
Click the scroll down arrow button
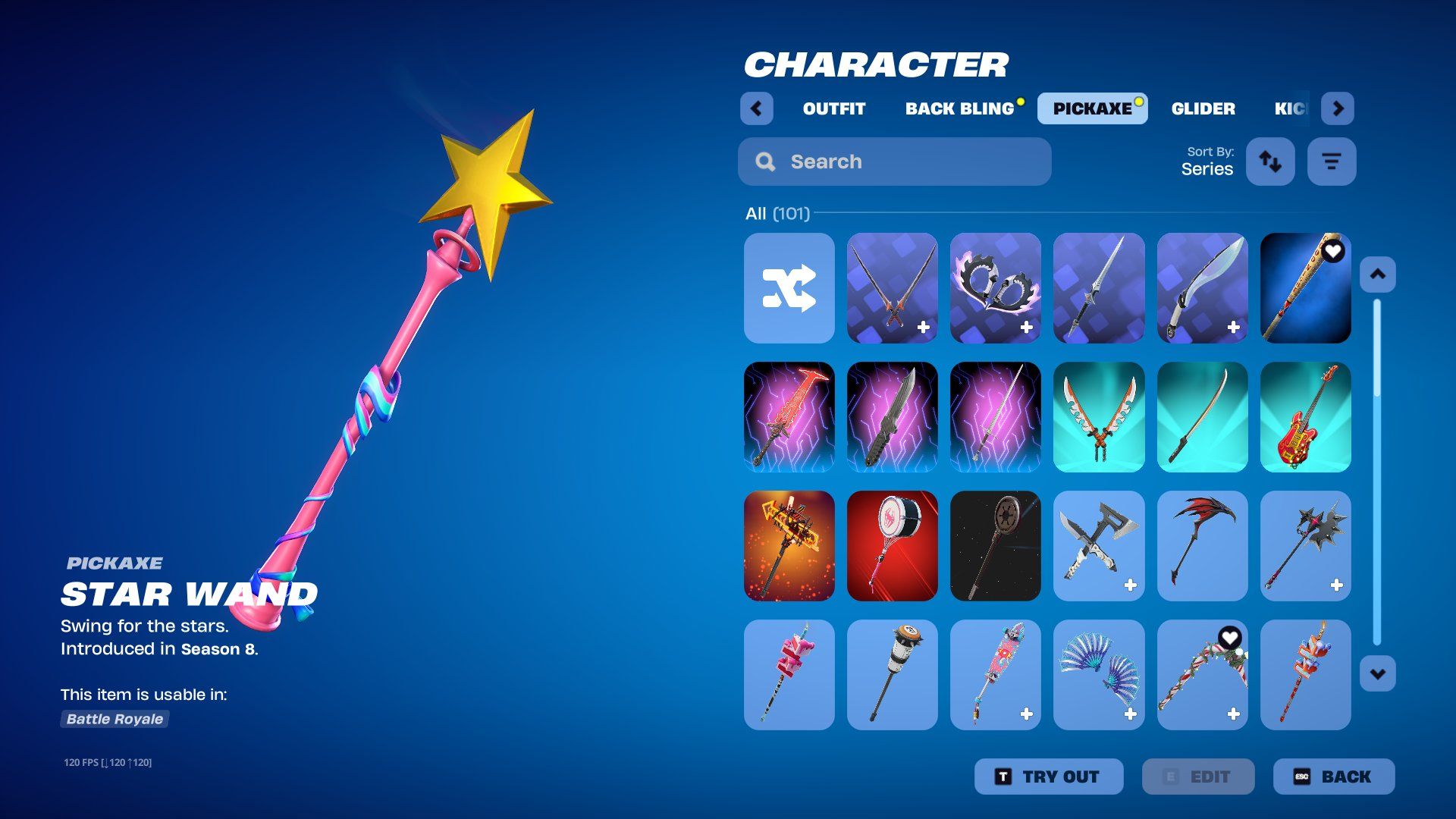pyautogui.click(x=1377, y=673)
